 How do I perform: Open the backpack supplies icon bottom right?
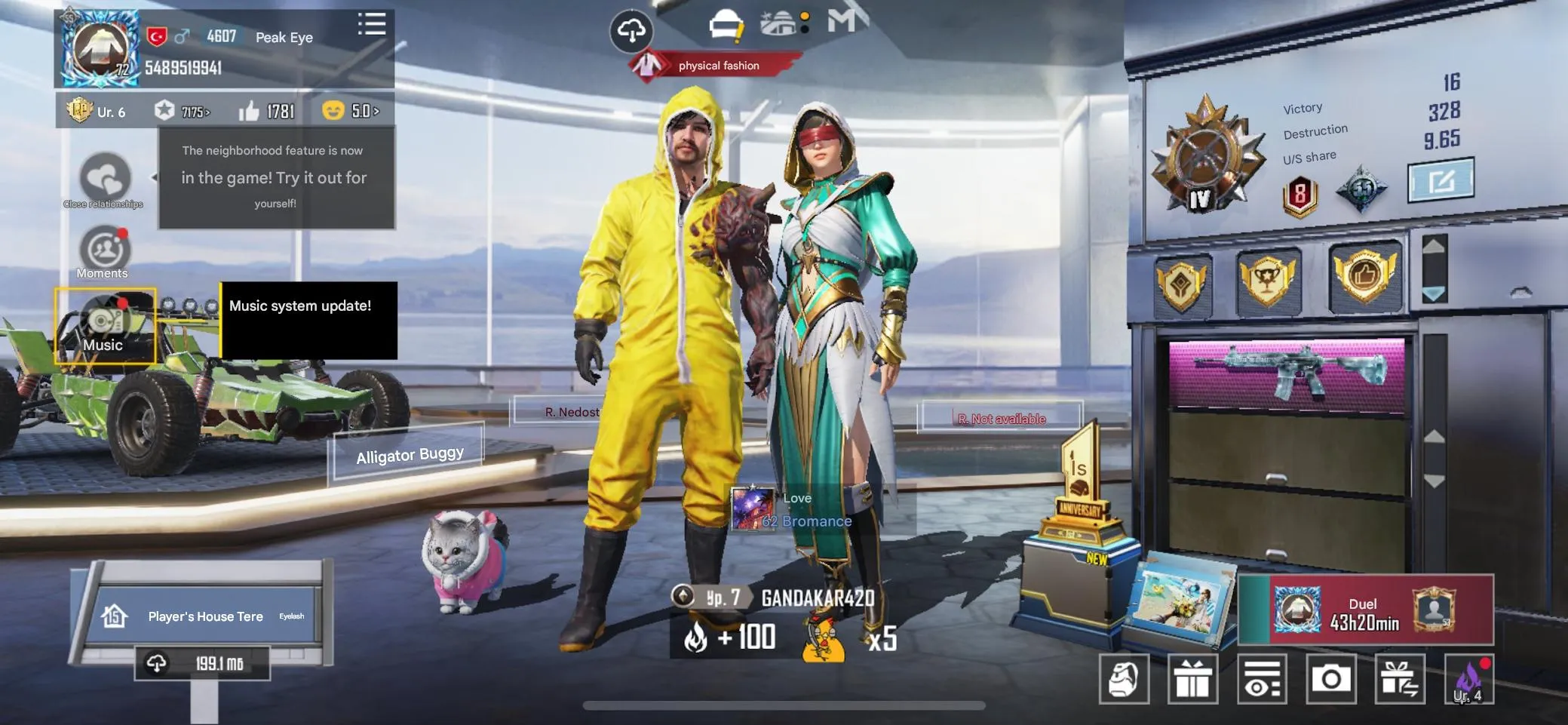pyautogui.click(x=1126, y=678)
